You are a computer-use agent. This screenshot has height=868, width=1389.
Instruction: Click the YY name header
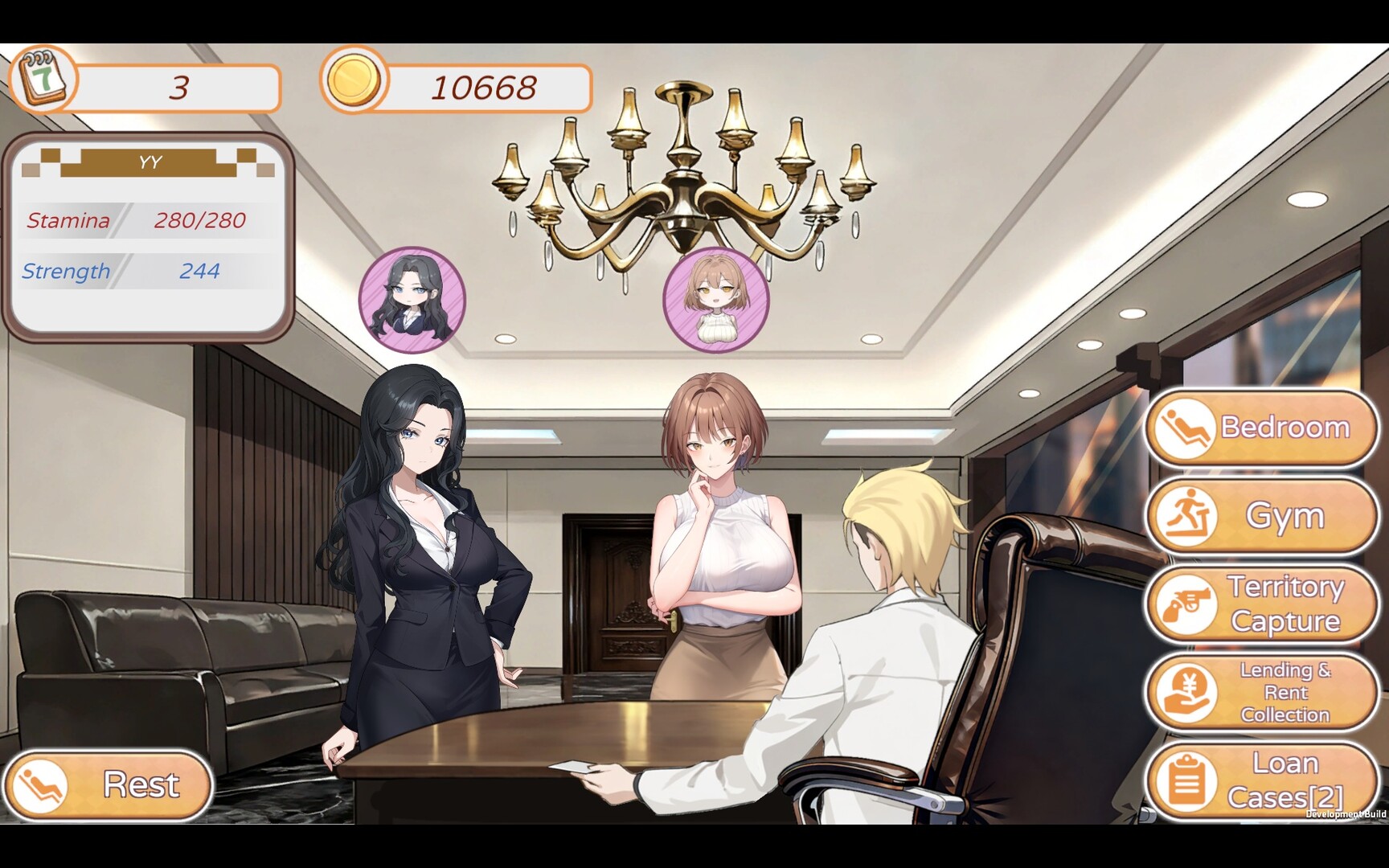point(149,161)
